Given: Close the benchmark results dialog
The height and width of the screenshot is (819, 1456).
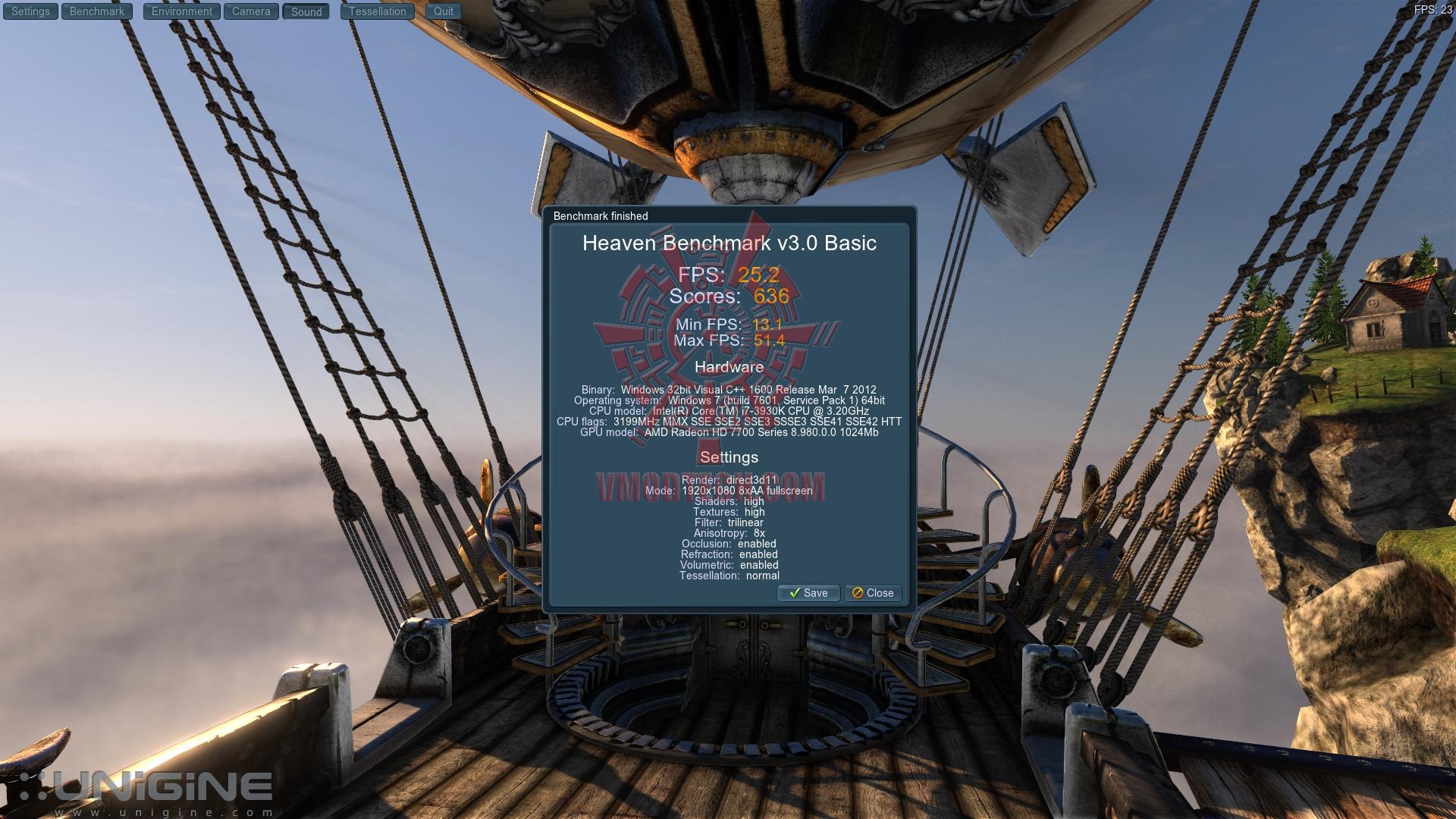Looking at the screenshot, I should pyautogui.click(x=873, y=593).
